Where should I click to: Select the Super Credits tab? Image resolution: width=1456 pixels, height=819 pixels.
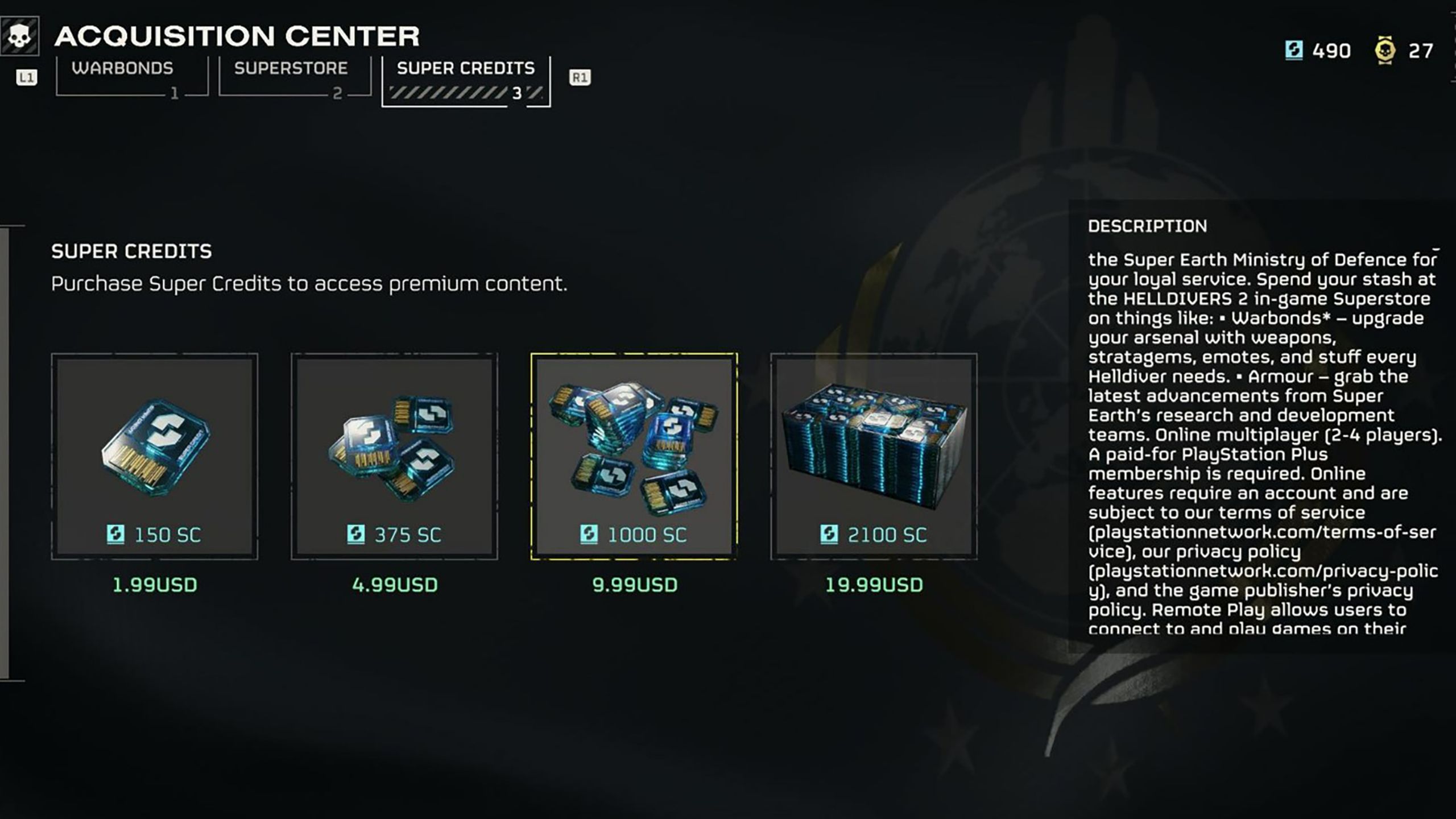466,80
